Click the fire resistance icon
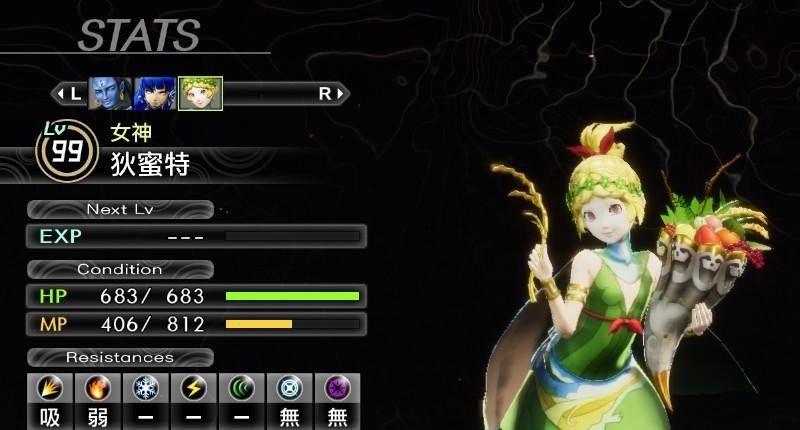Image resolution: width=800 pixels, height=430 pixels. (98, 389)
